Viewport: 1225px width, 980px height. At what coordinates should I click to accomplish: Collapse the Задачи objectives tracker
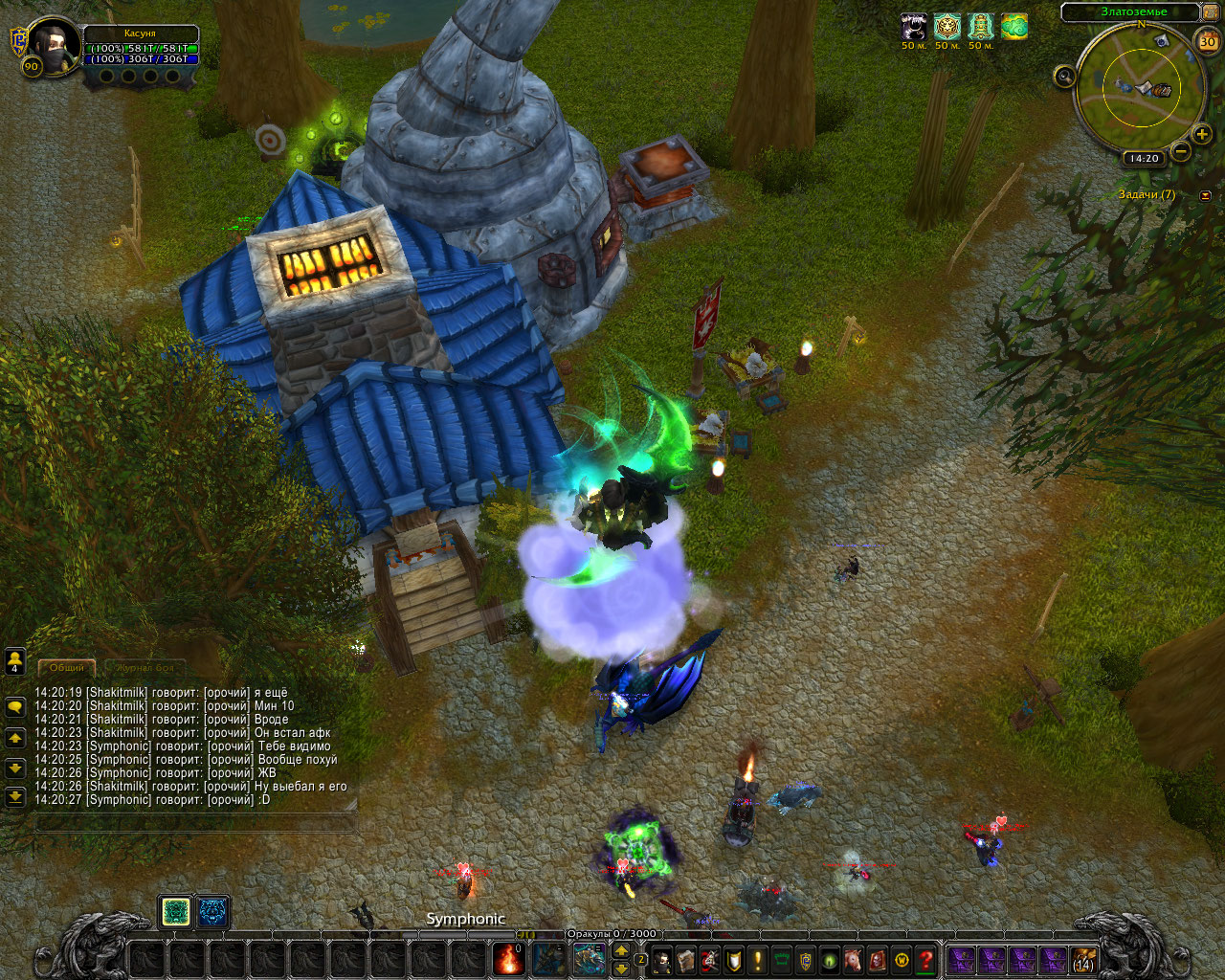tap(1205, 195)
